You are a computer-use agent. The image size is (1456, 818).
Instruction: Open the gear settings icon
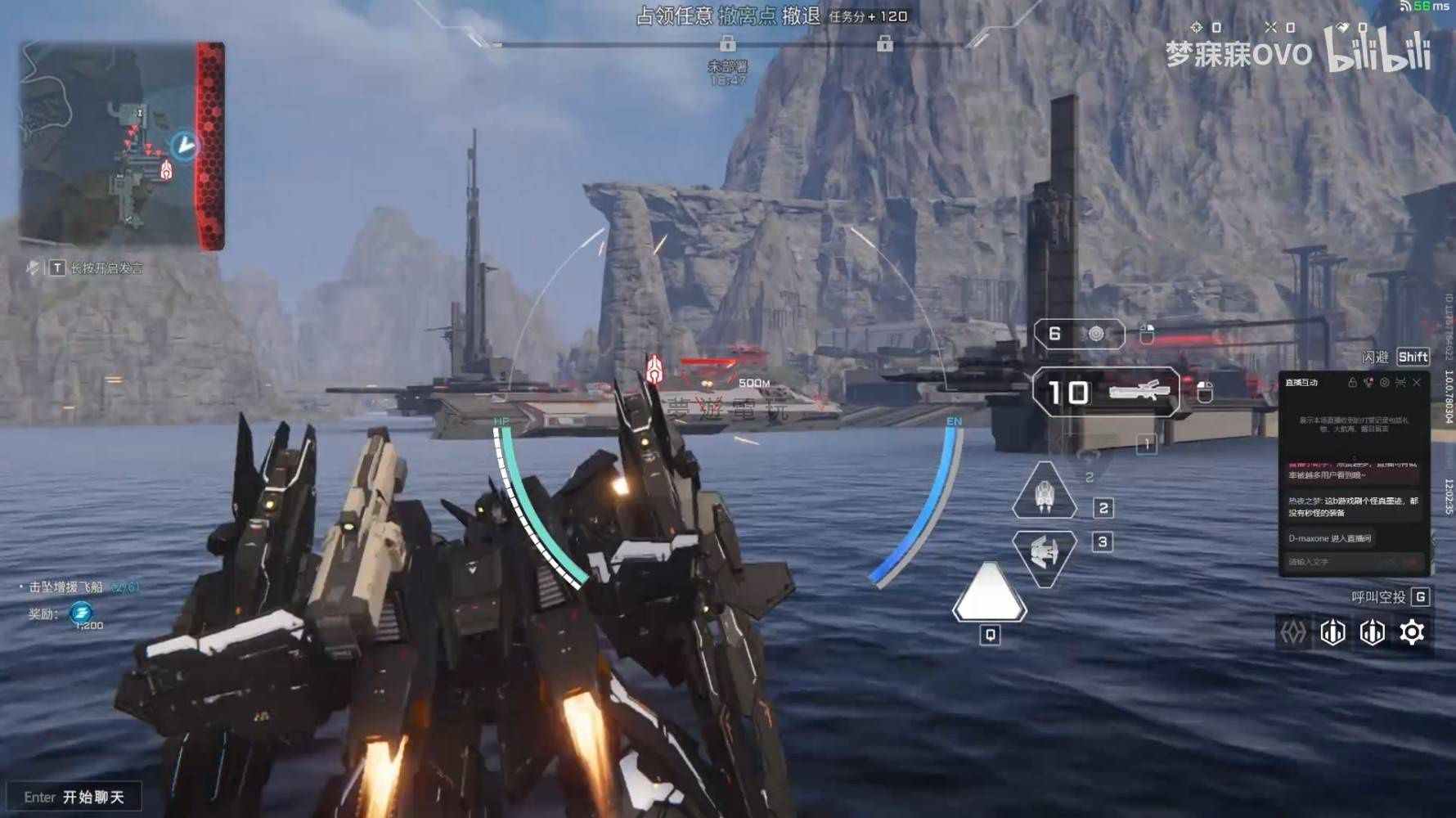[x=1412, y=632]
